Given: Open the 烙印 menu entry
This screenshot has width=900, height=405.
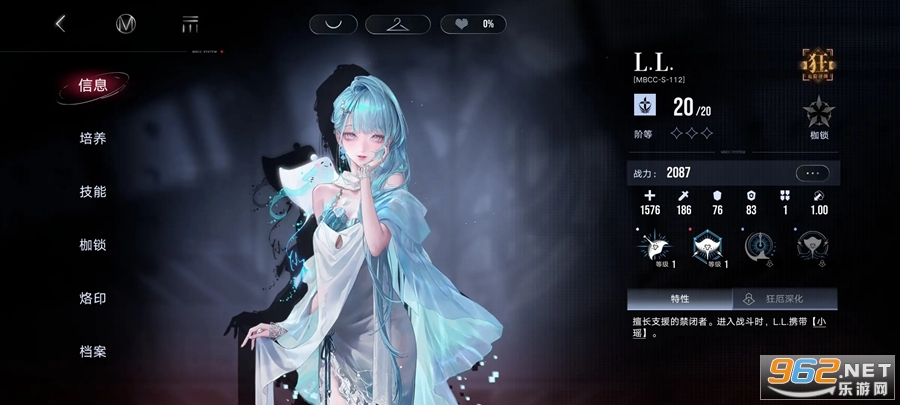Looking at the screenshot, I should tap(92, 298).
